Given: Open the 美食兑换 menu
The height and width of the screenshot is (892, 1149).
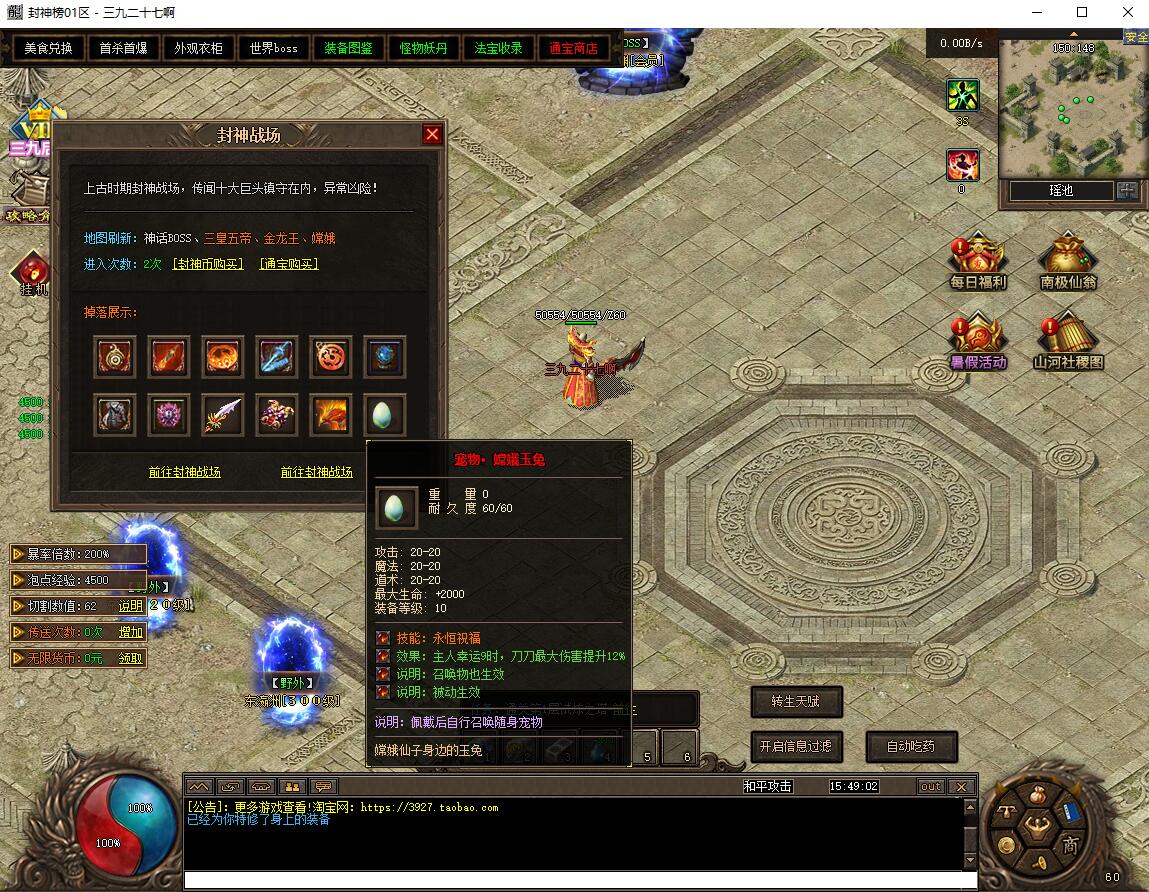Looking at the screenshot, I should tap(49, 48).
